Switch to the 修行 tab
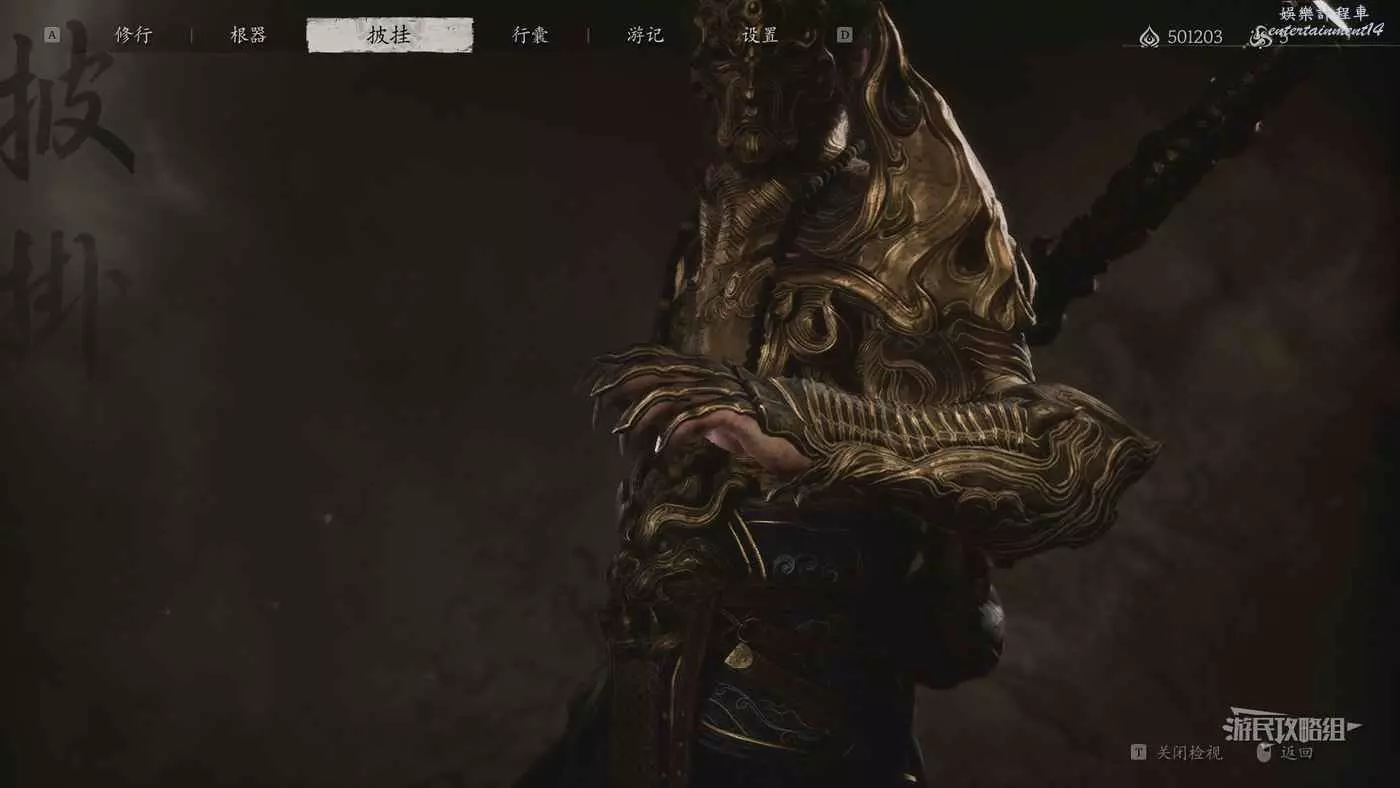Viewport: 1400px width, 788px height. pyautogui.click(x=133, y=35)
